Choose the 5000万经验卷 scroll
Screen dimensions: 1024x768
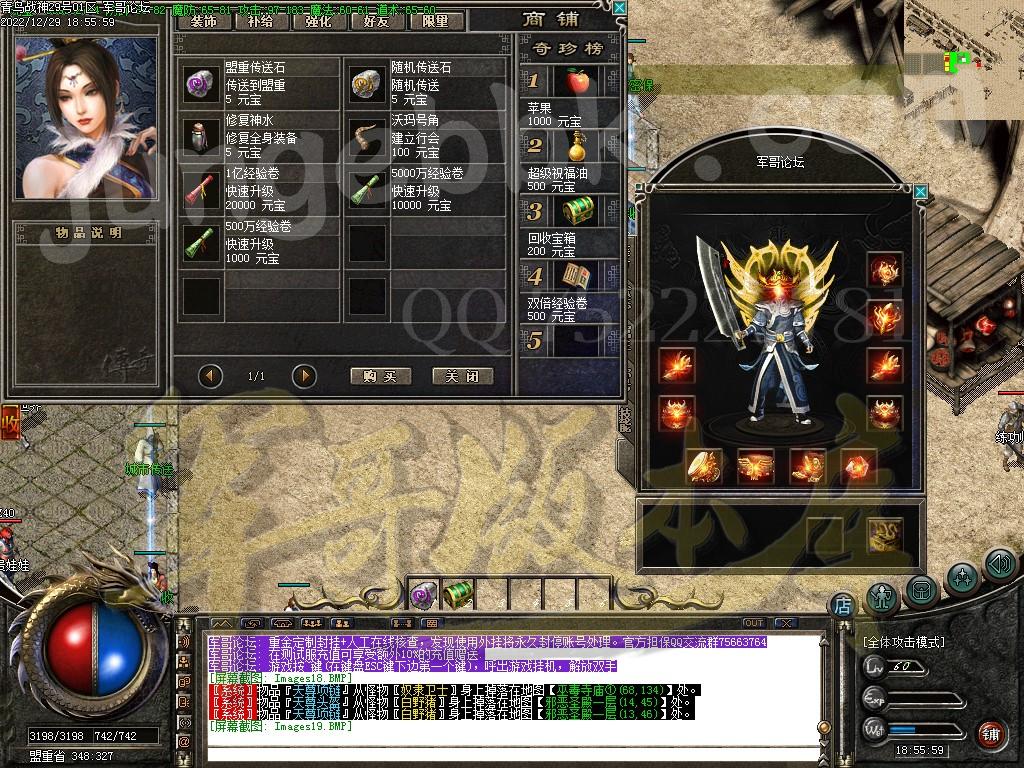coord(368,189)
